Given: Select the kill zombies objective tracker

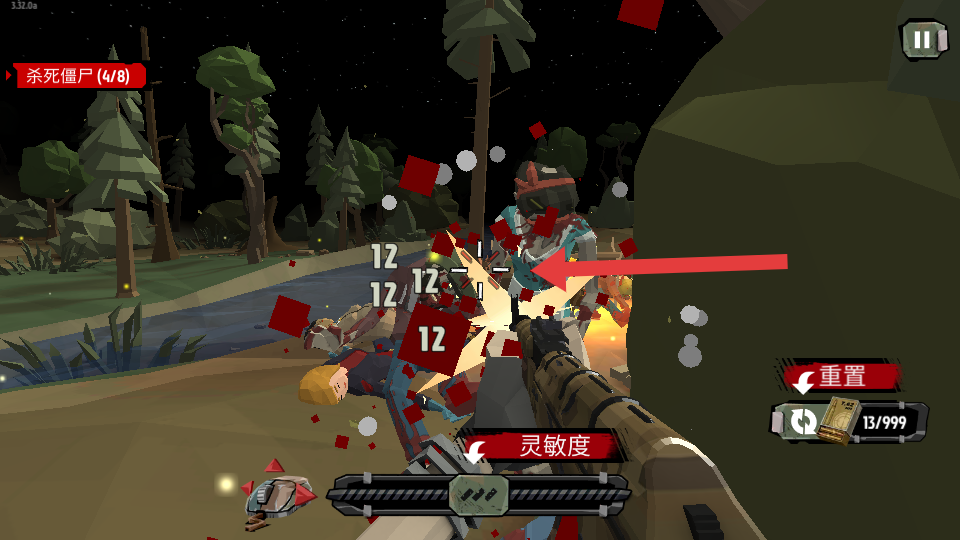Looking at the screenshot, I should pyautogui.click(x=80, y=76).
